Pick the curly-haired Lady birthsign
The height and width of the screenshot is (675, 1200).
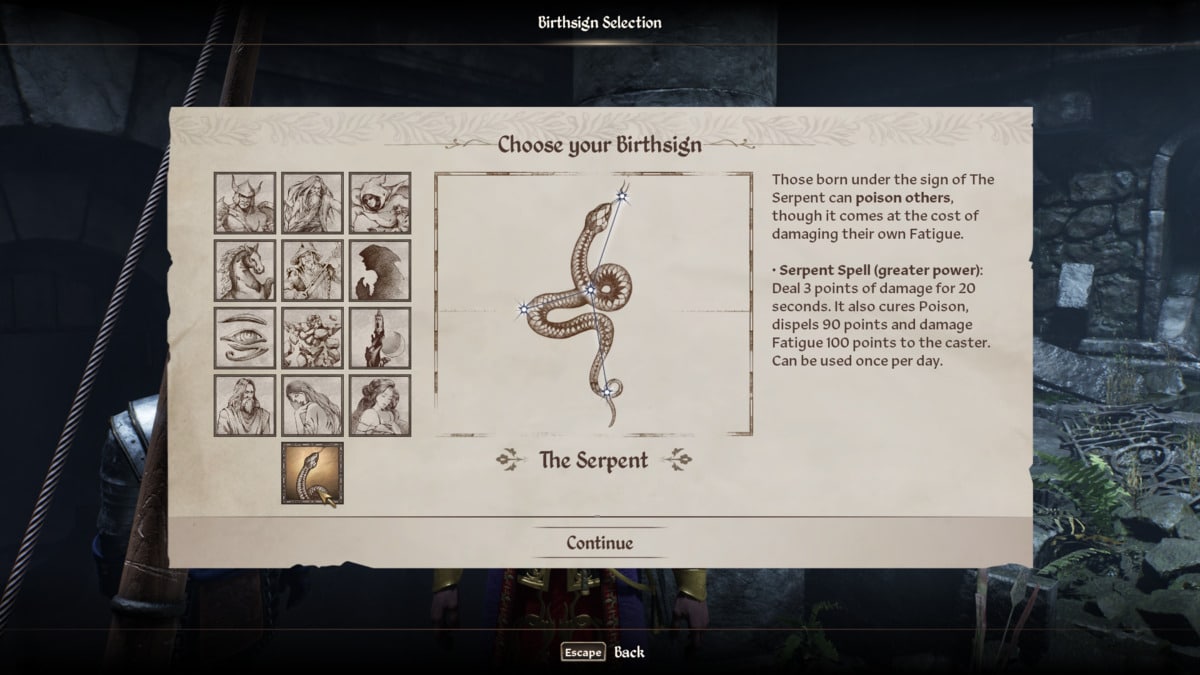click(x=380, y=405)
